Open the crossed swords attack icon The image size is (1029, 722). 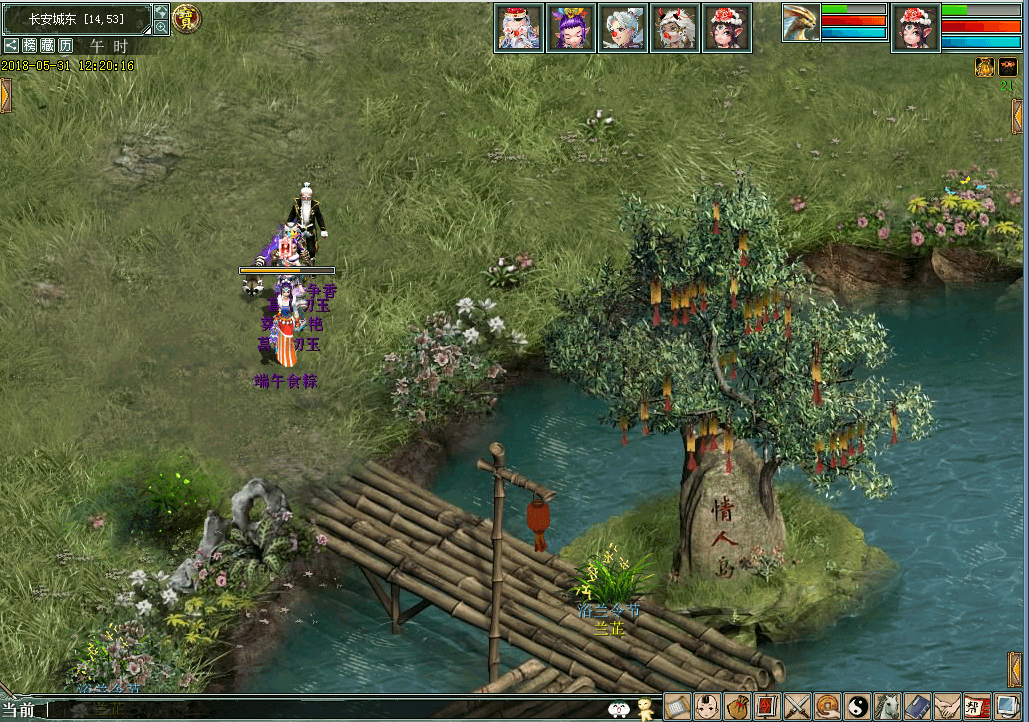click(x=798, y=707)
